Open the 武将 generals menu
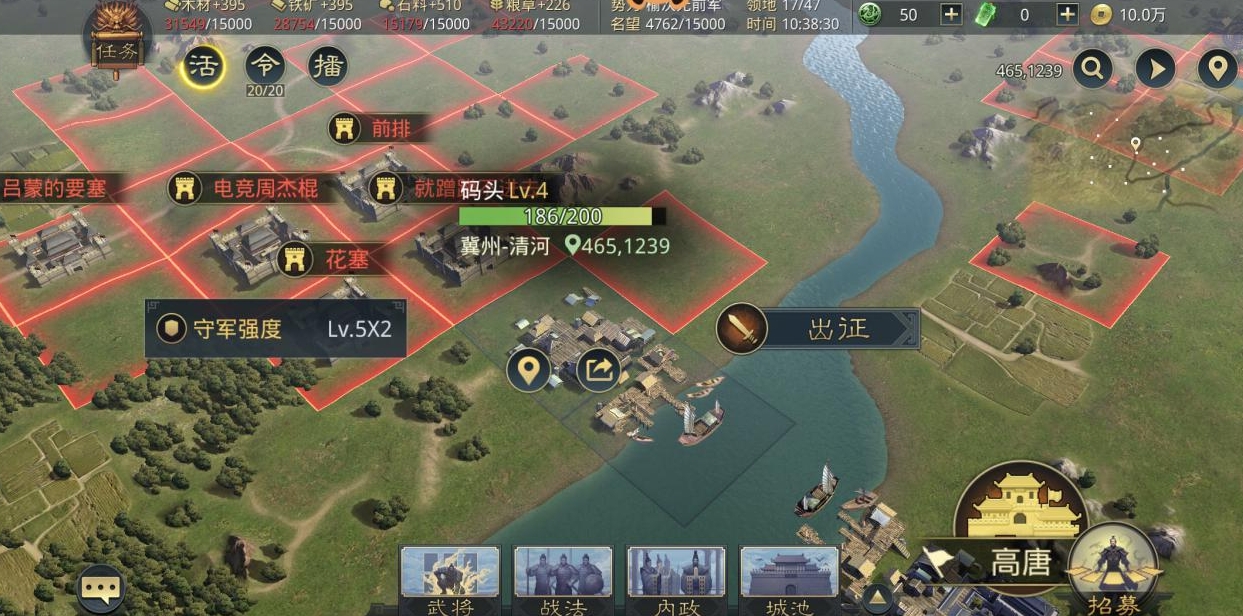 [436, 580]
